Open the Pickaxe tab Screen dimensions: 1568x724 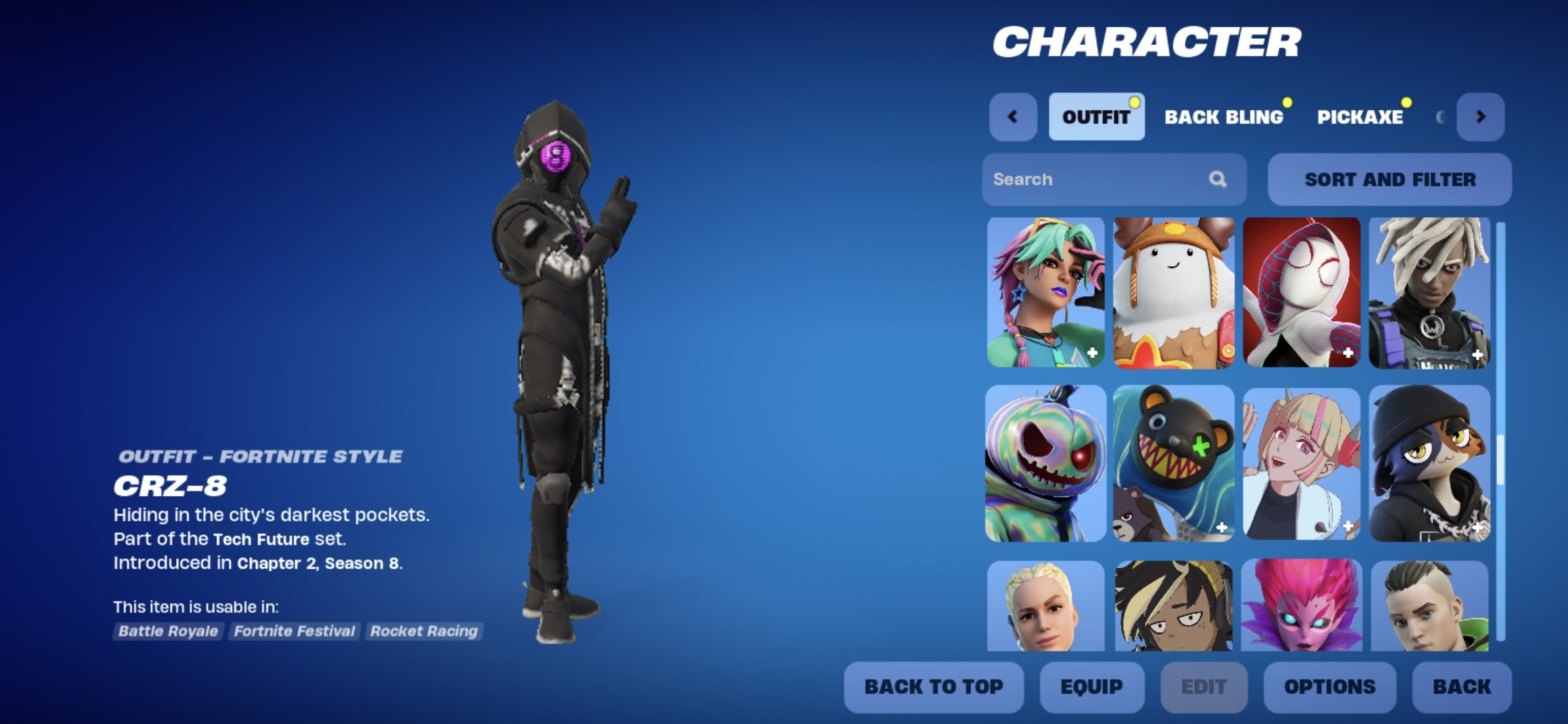click(x=1360, y=117)
